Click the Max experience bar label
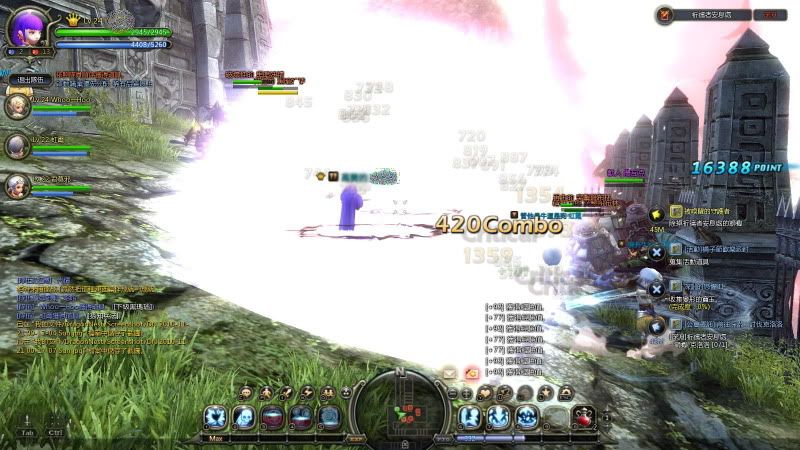 (215, 437)
